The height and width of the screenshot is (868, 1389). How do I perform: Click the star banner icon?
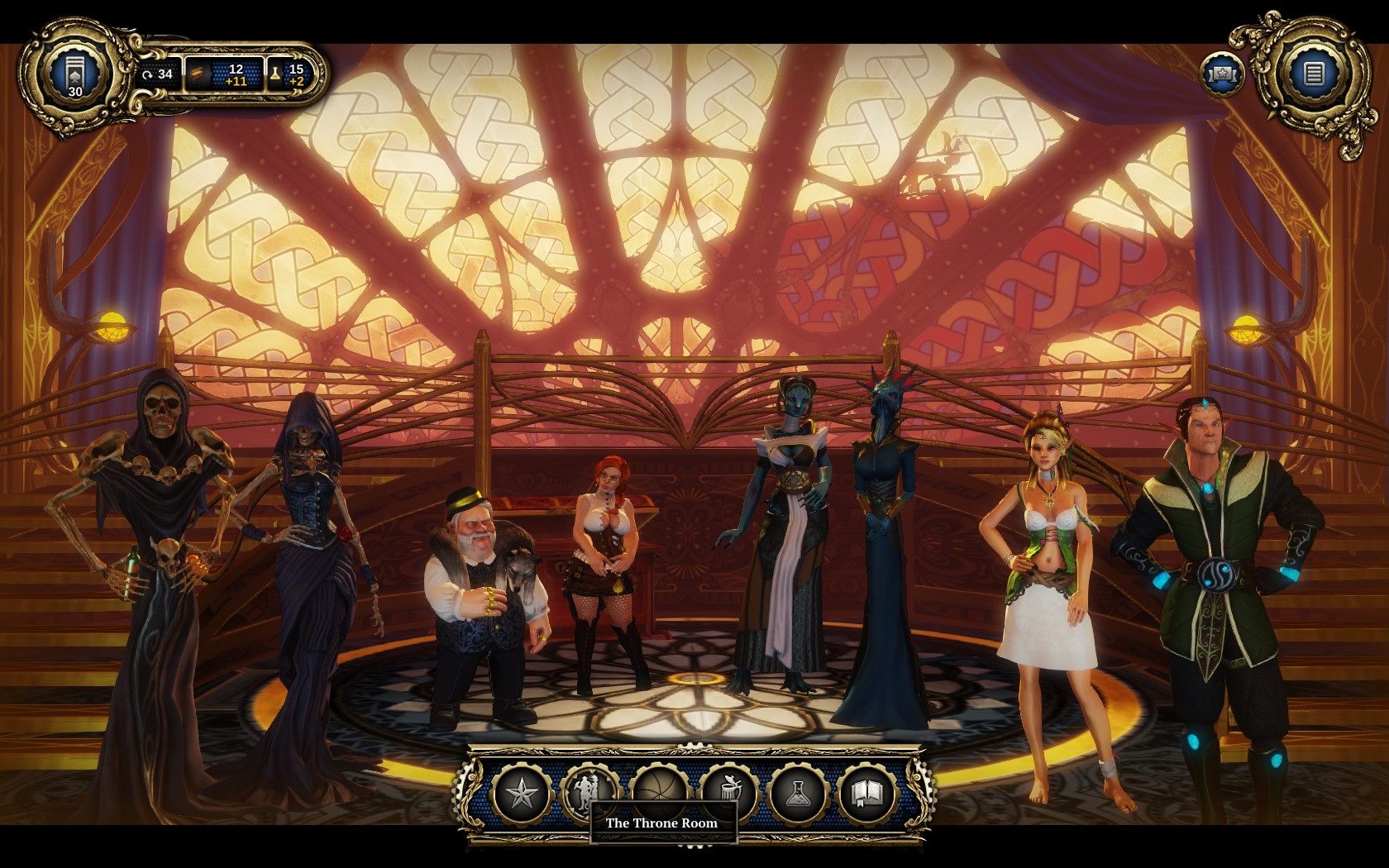[x=1223, y=75]
